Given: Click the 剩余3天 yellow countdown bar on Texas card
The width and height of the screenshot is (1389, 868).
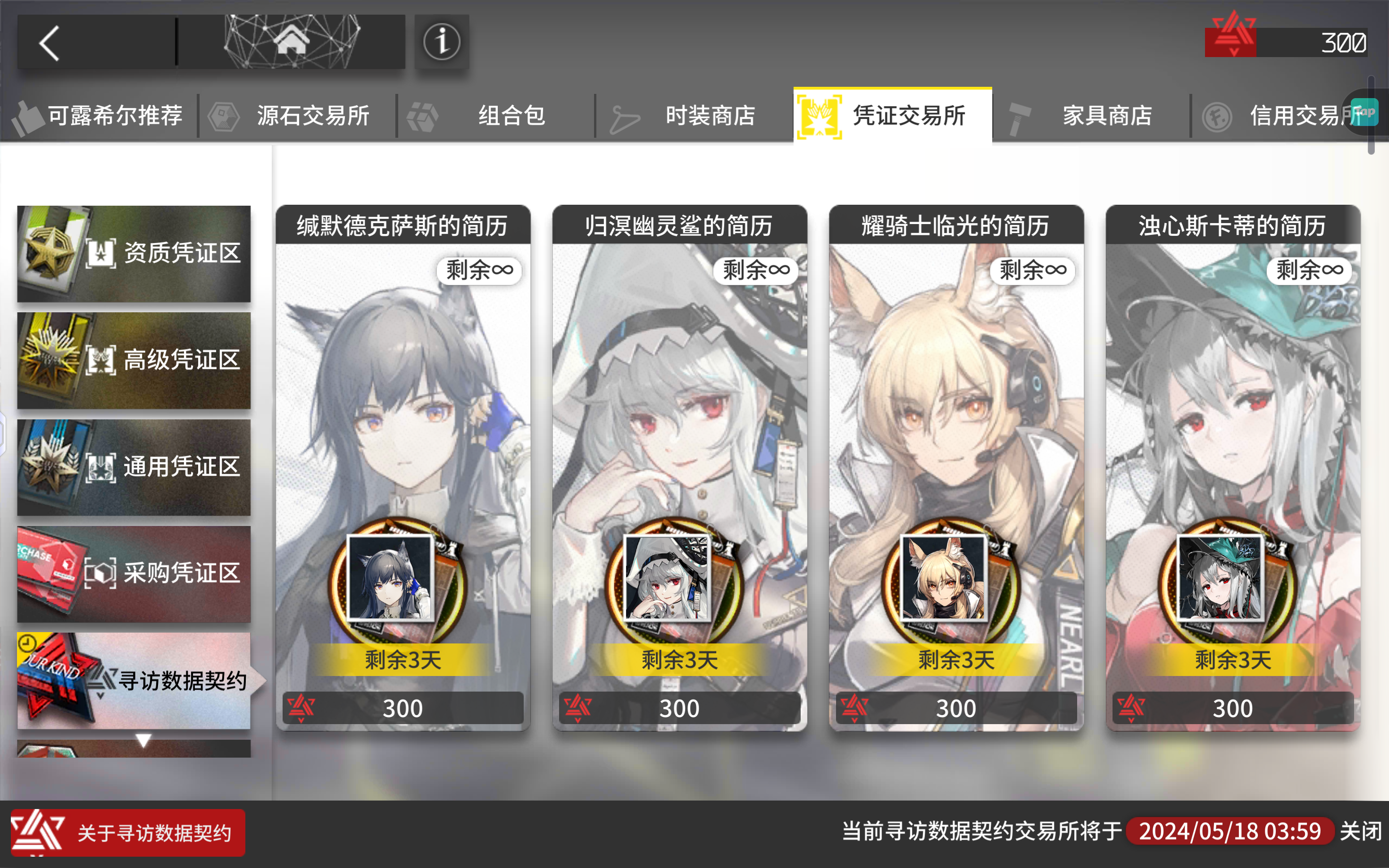Looking at the screenshot, I should click(402, 659).
